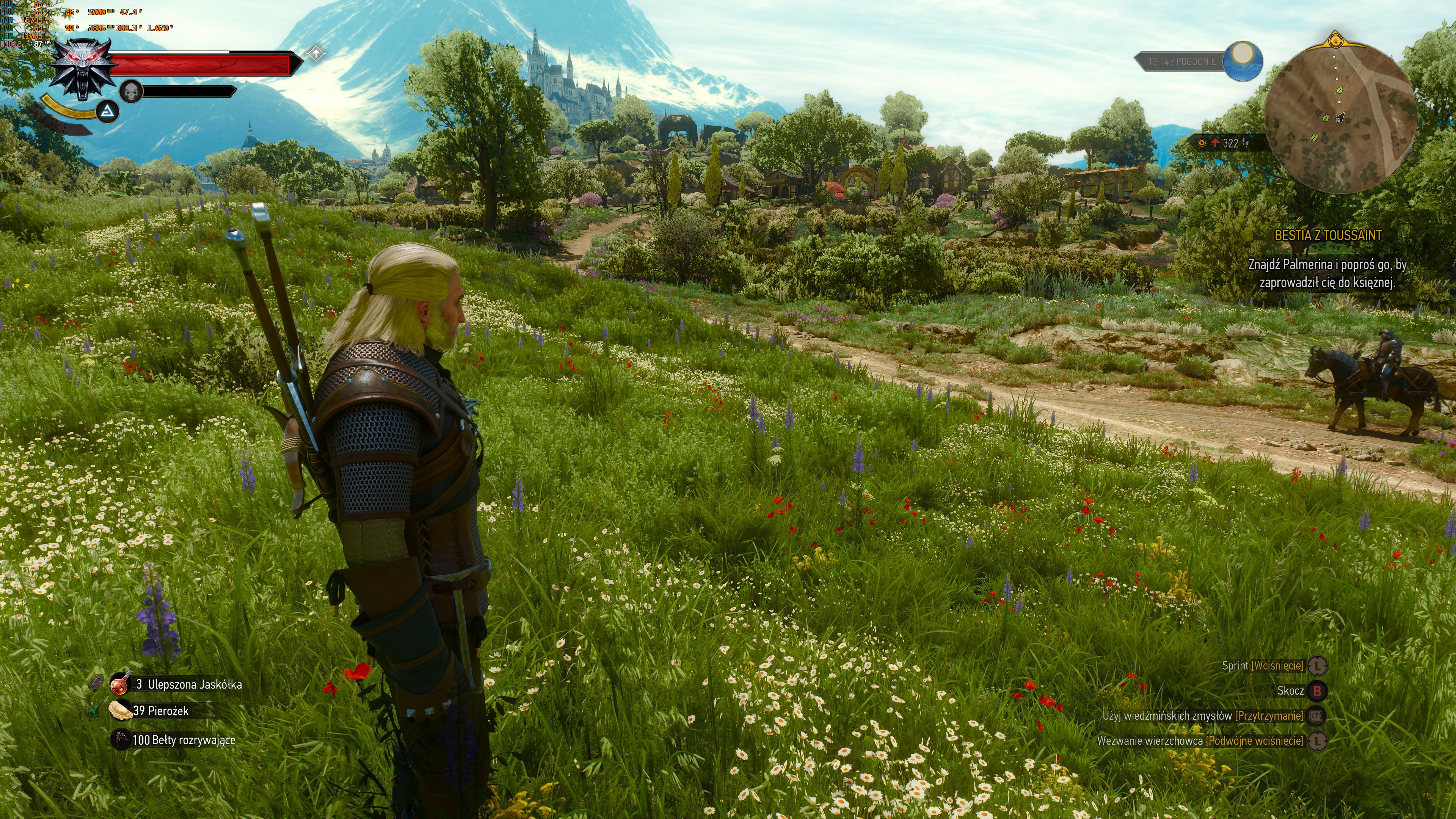Choose the Bełty rozrywające crossbow bolts

(121, 739)
